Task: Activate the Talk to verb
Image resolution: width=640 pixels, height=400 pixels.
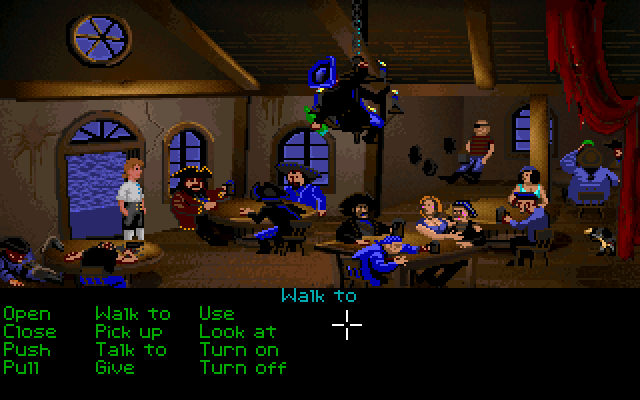Action: 131,350
